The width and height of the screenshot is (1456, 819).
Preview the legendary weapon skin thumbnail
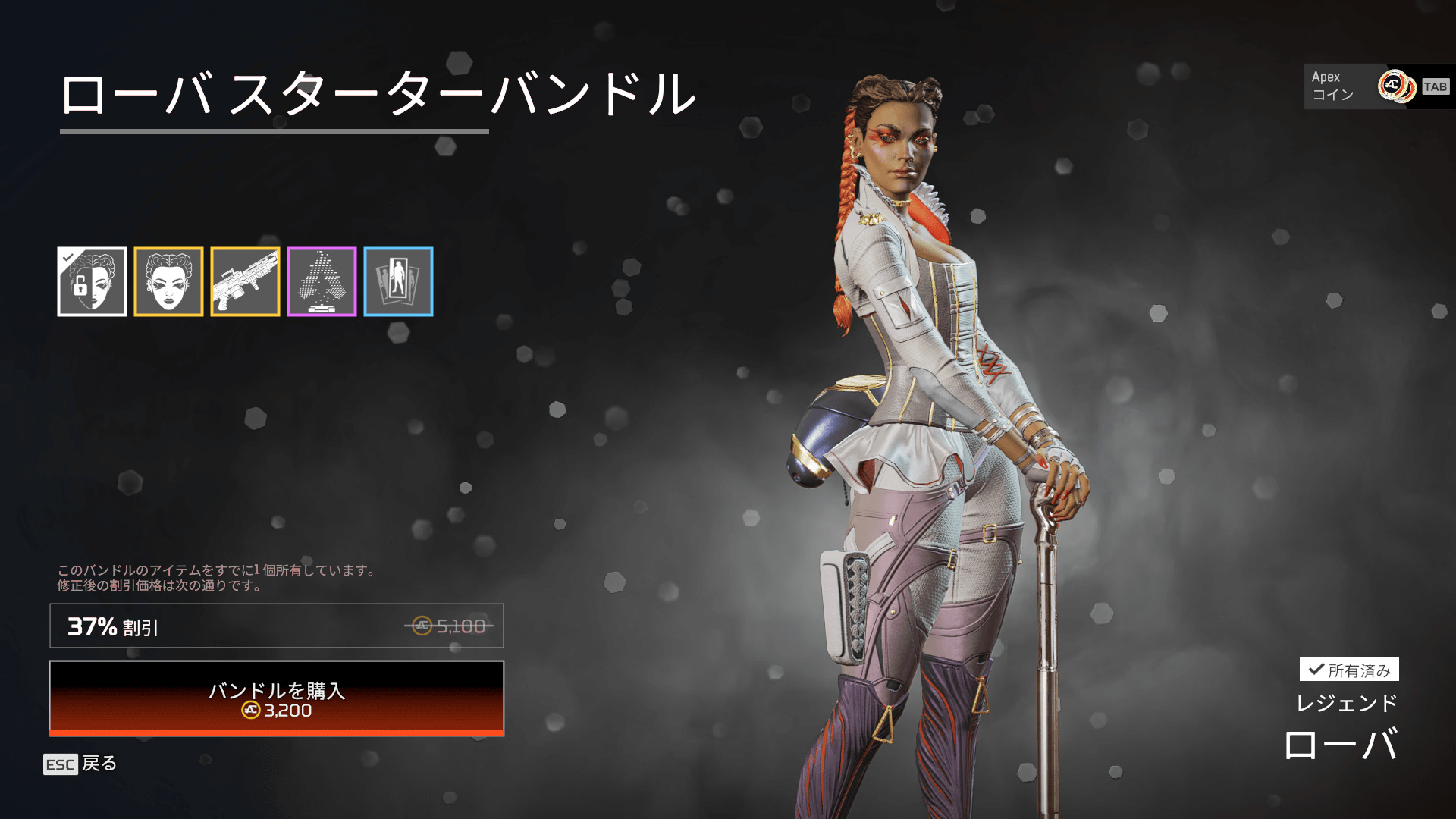click(245, 281)
